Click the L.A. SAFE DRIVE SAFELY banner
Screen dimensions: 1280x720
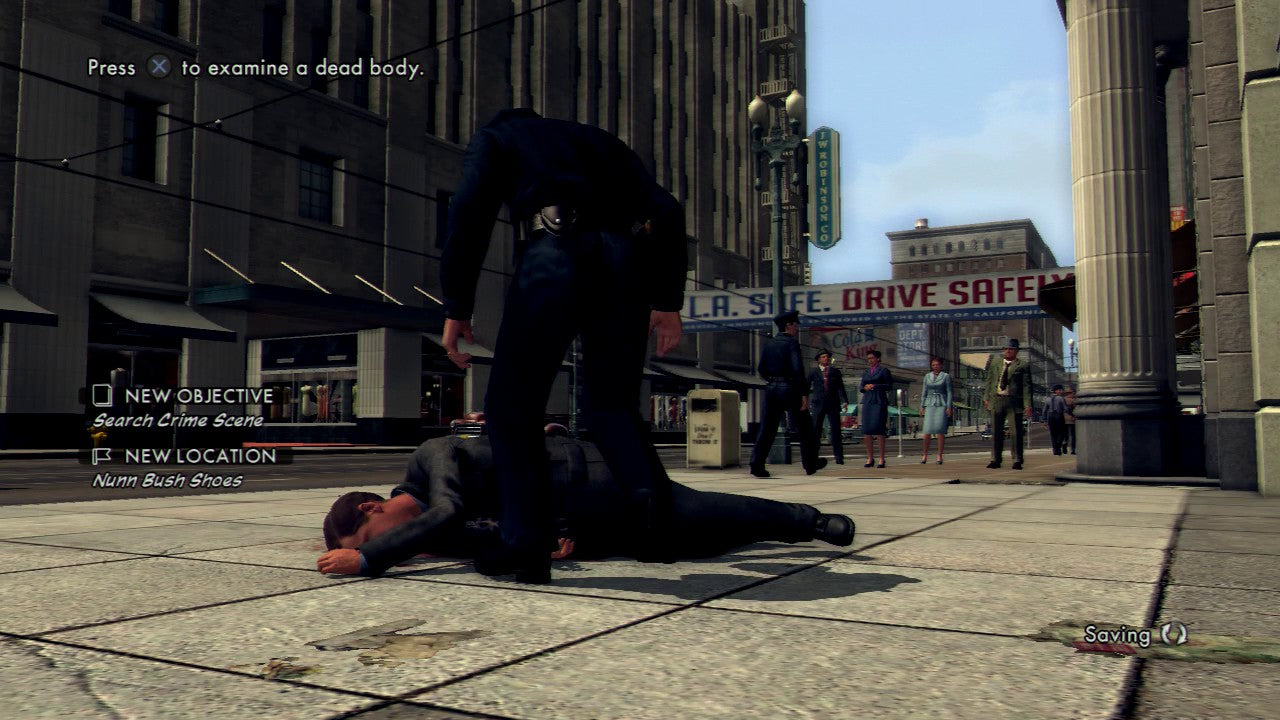(x=875, y=295)
